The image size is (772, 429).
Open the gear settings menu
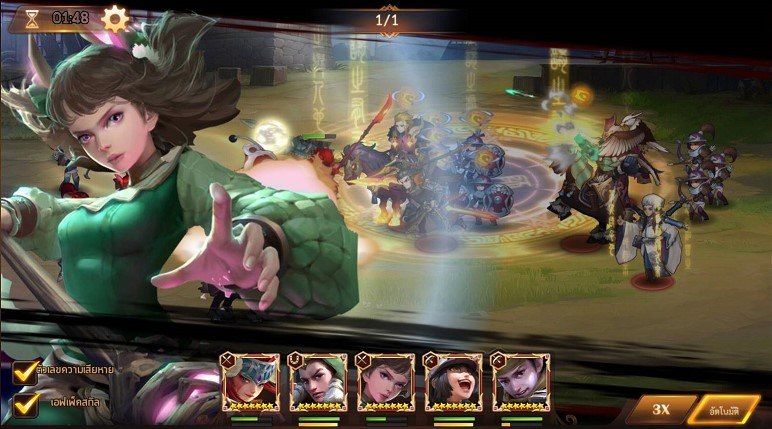[x=116, y=17]
